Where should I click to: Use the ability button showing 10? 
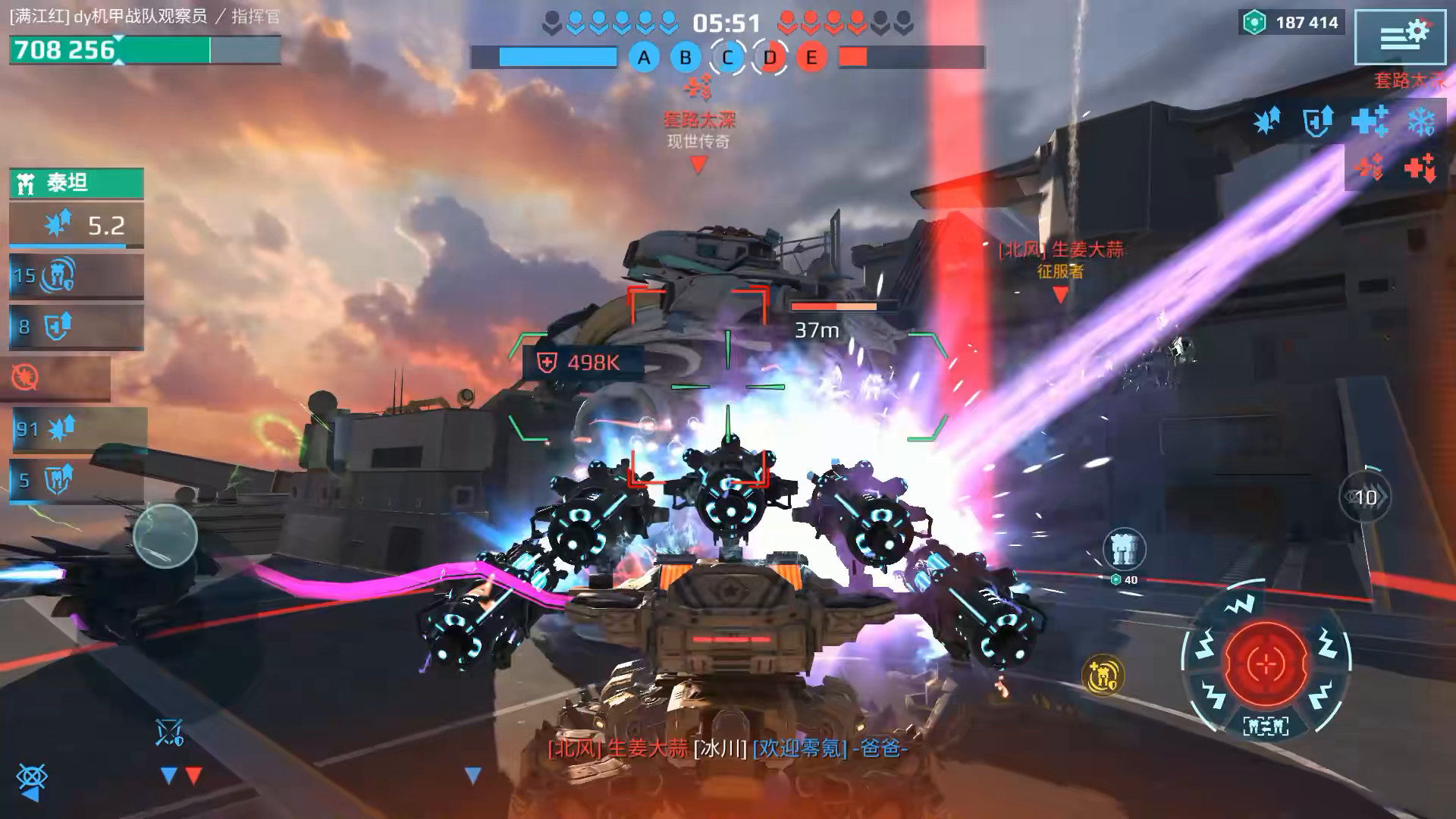point(1365,497)
